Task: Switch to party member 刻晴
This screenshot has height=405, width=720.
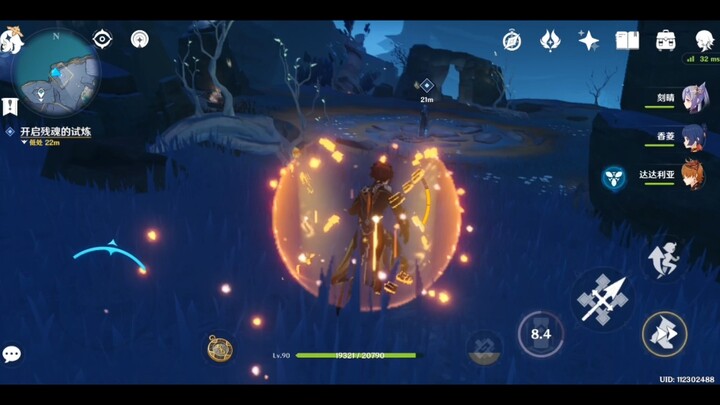Action: coord(693,98)
